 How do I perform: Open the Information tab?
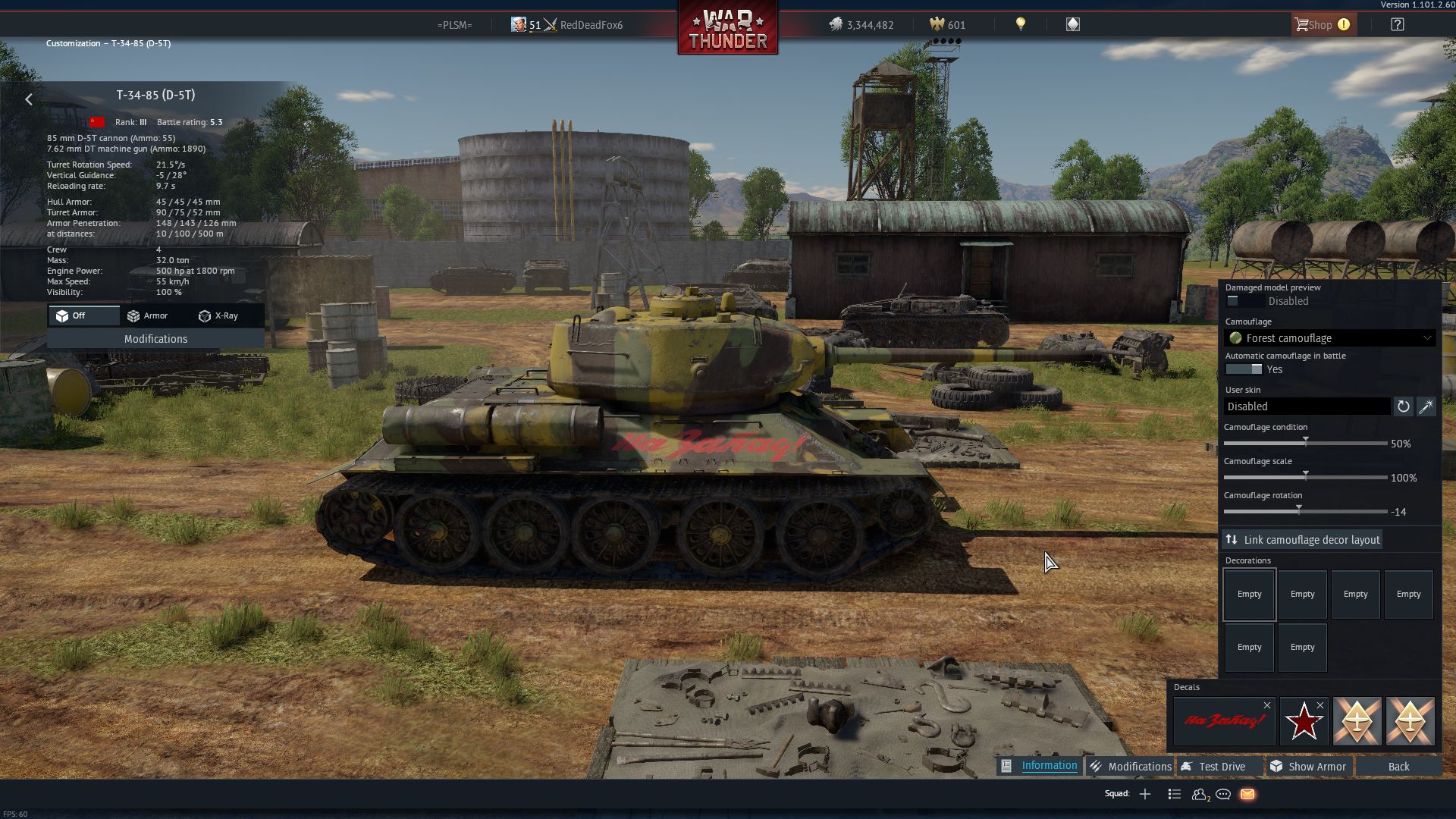click(x=1040, y=766)
